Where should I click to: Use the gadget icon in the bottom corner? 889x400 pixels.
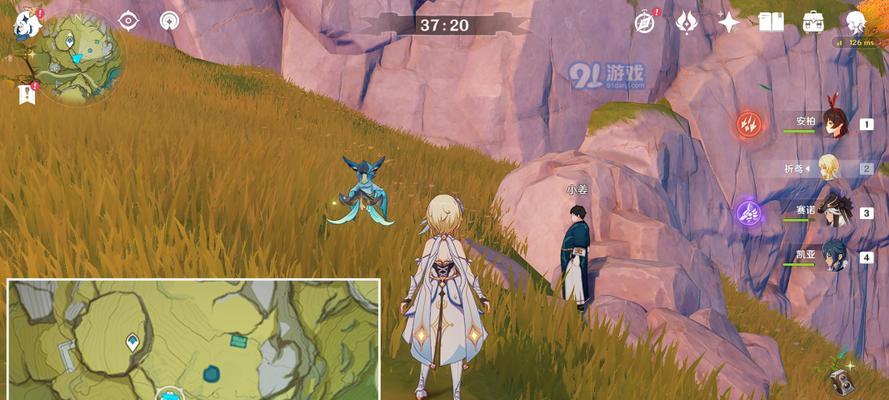pyautogui.click(x=842, y=380)
